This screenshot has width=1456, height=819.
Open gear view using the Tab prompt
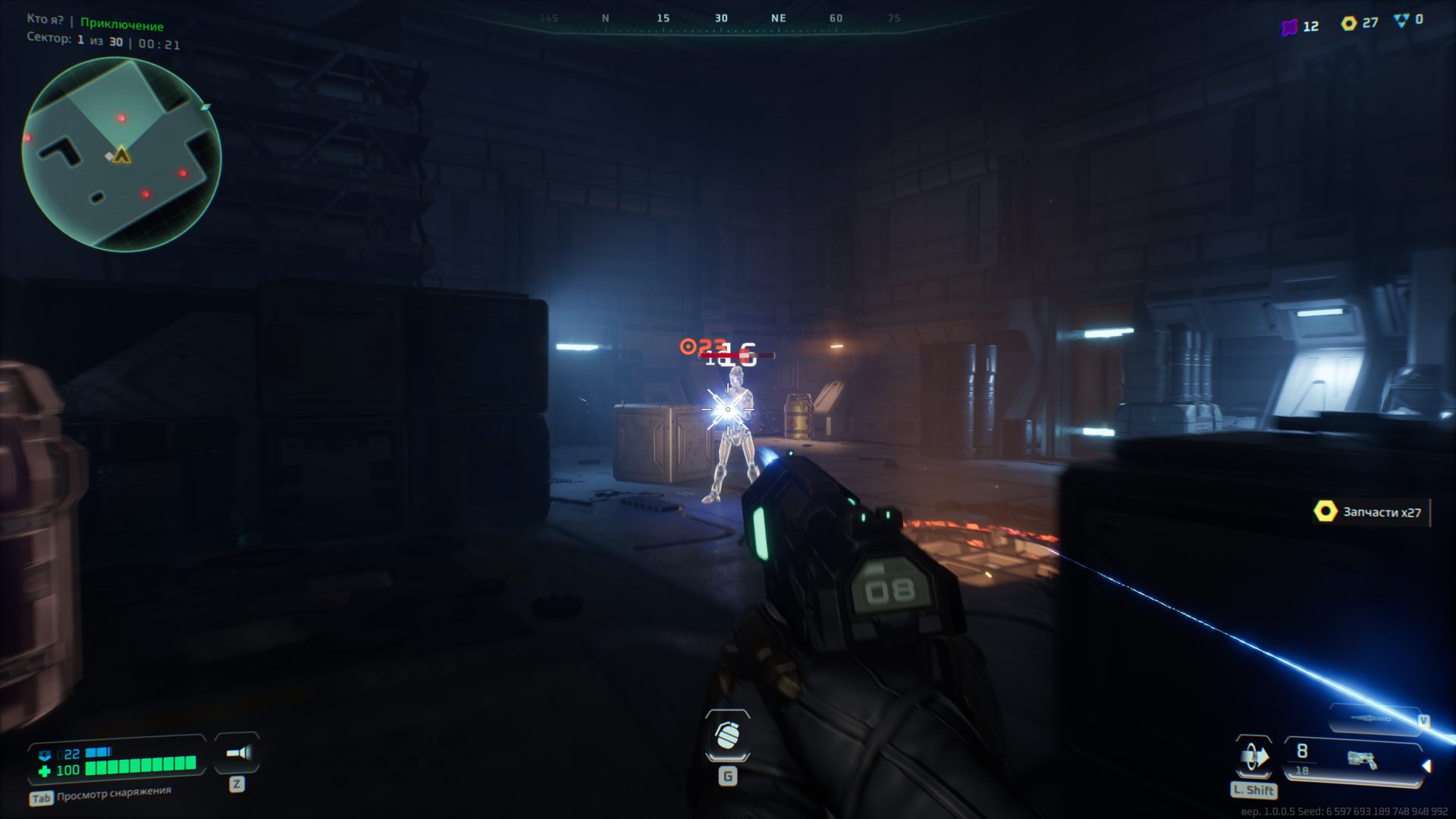40,797
